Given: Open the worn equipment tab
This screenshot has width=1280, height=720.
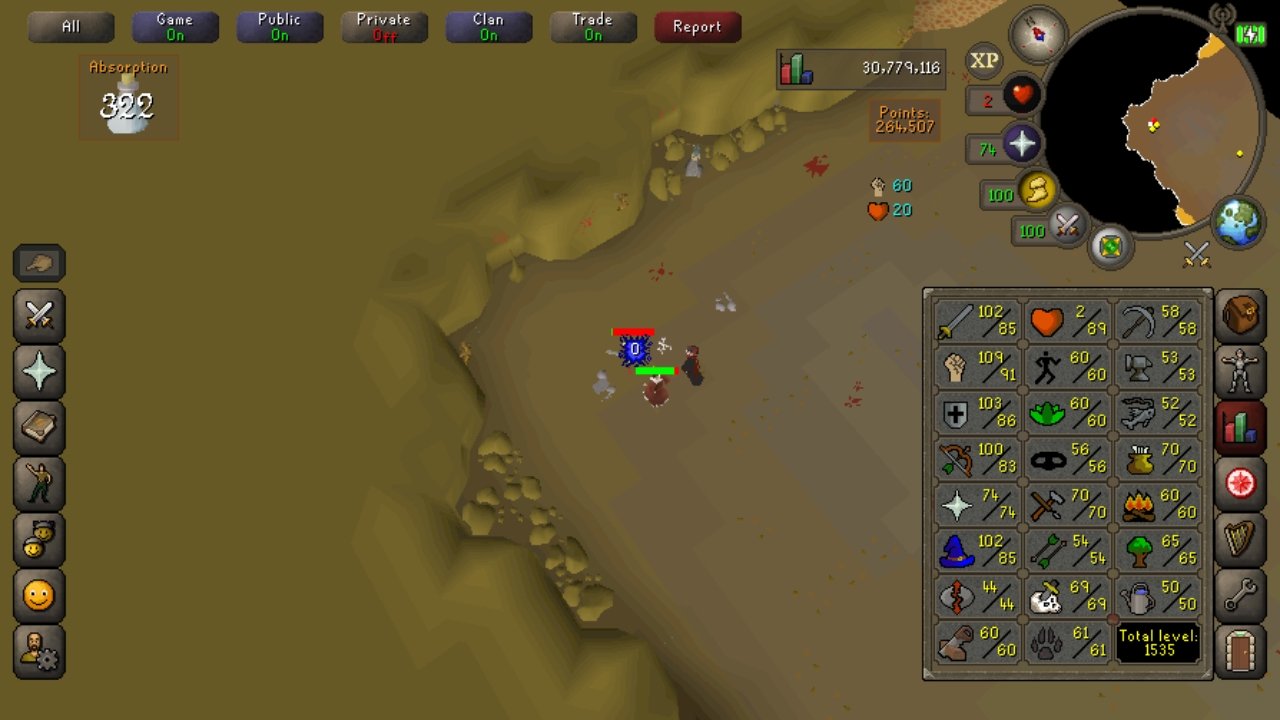Looking at the screenshot, I should [x=1240, y=372].
